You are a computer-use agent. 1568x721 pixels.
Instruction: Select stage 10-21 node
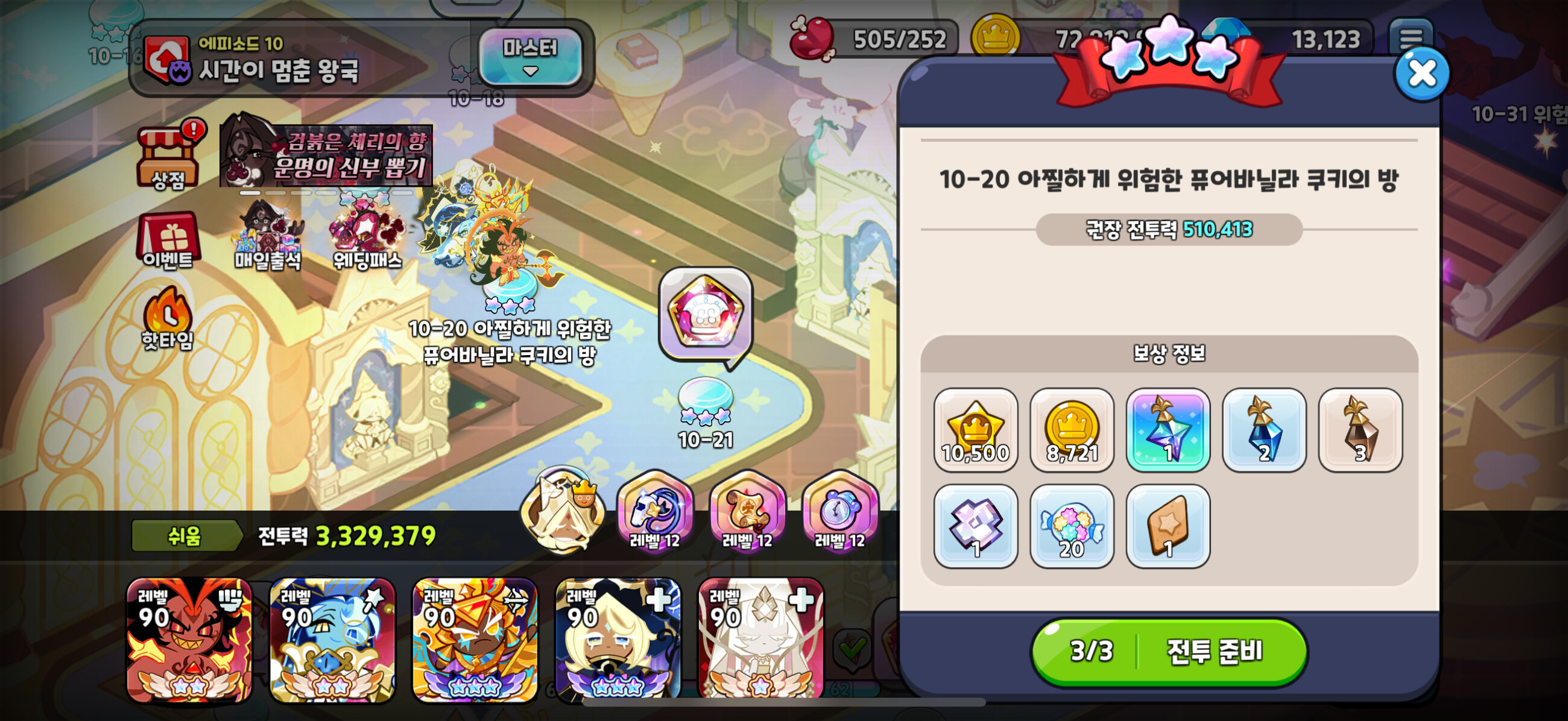click(x=706, y=405)
